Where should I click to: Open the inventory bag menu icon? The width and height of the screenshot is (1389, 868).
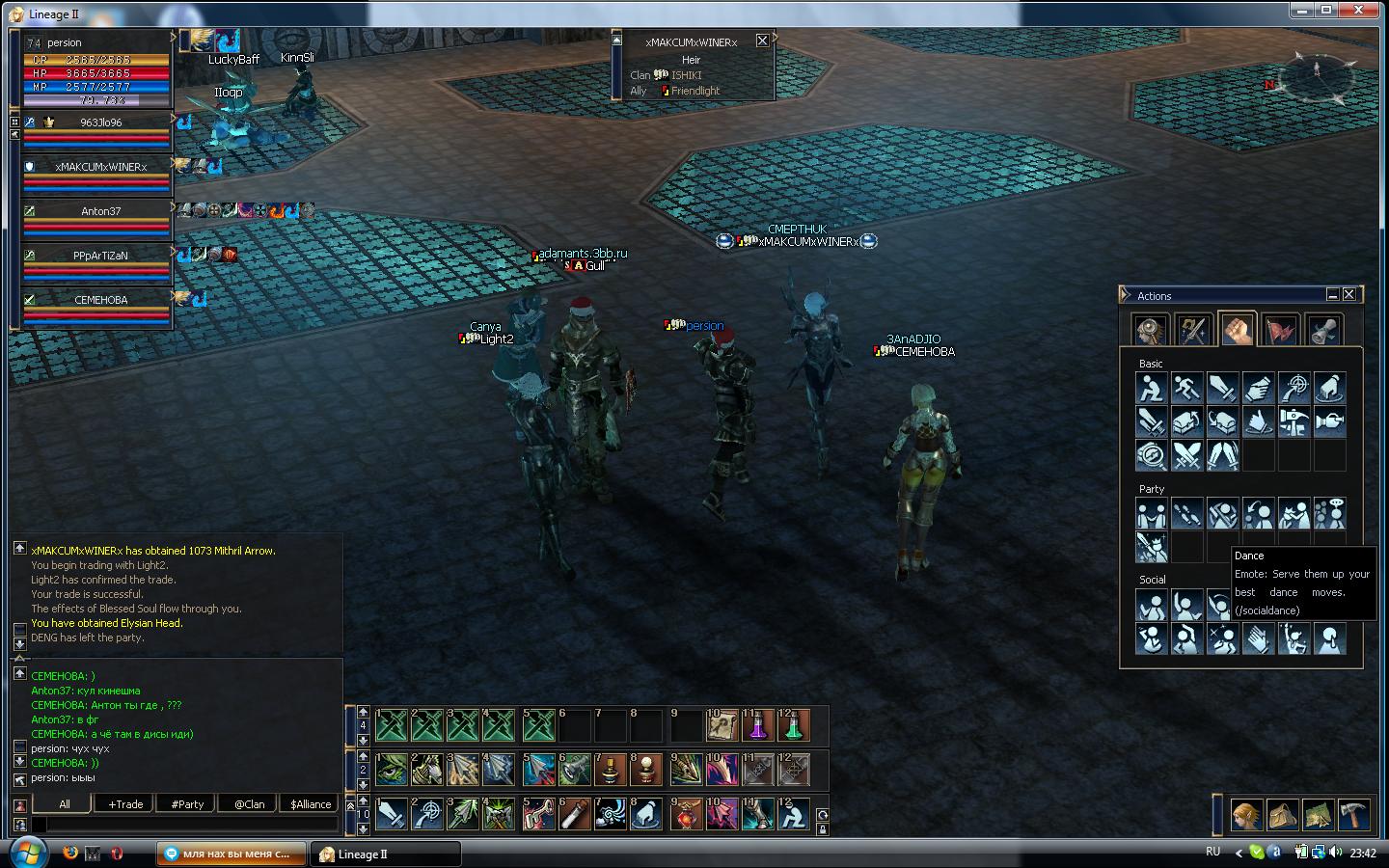[1282, 816]
